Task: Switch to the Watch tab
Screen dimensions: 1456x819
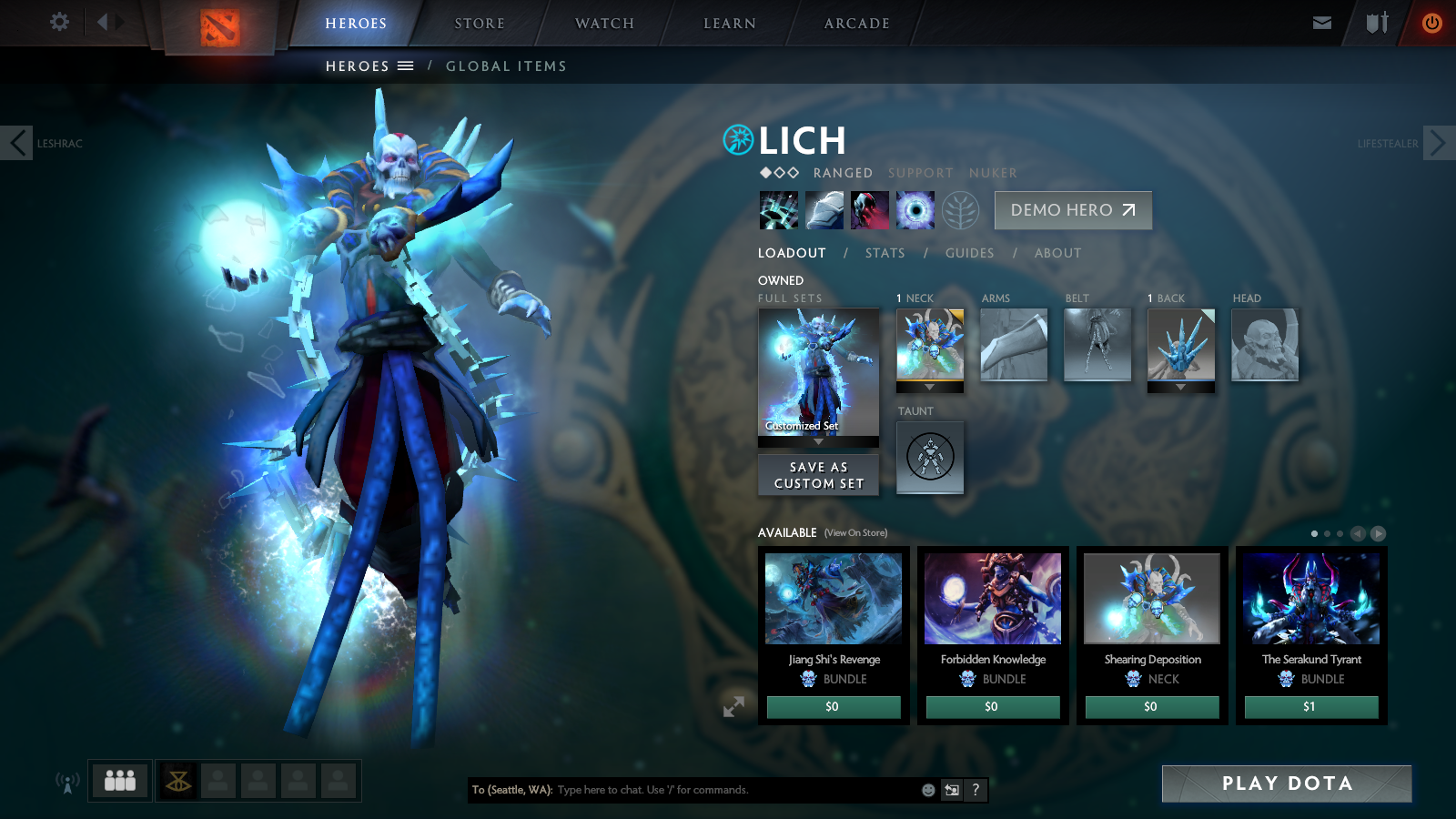Action: pos(604,24)
